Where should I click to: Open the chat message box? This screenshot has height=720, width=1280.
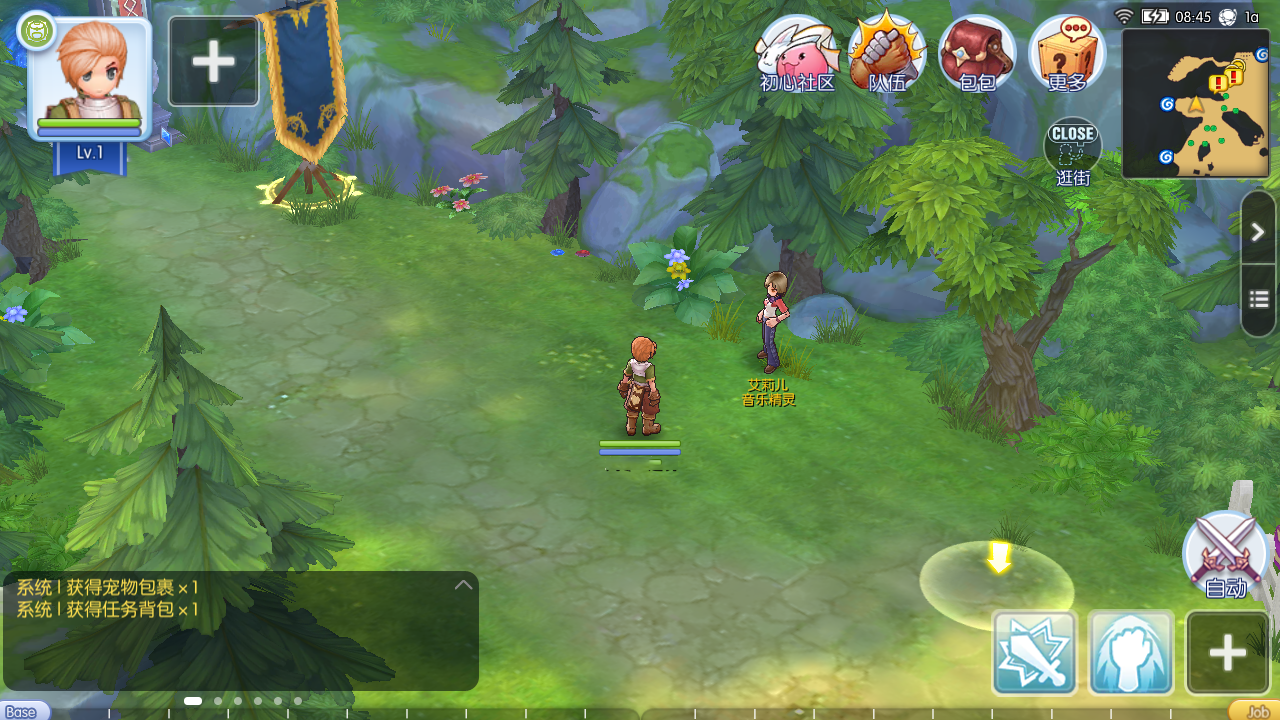point(240,630)
